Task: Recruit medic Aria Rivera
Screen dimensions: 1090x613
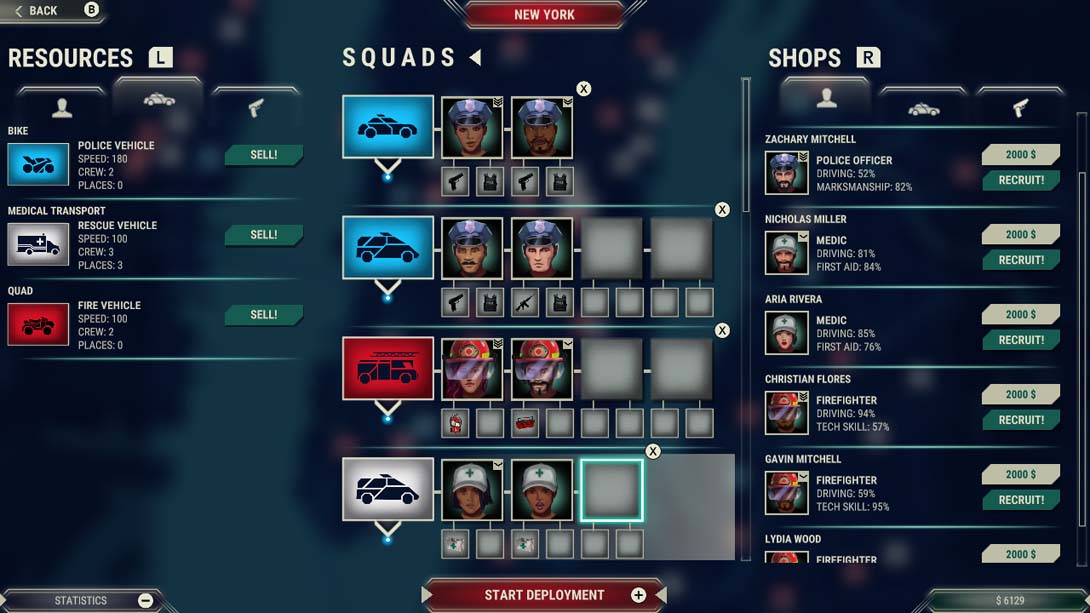Action: pos(1020,340)
